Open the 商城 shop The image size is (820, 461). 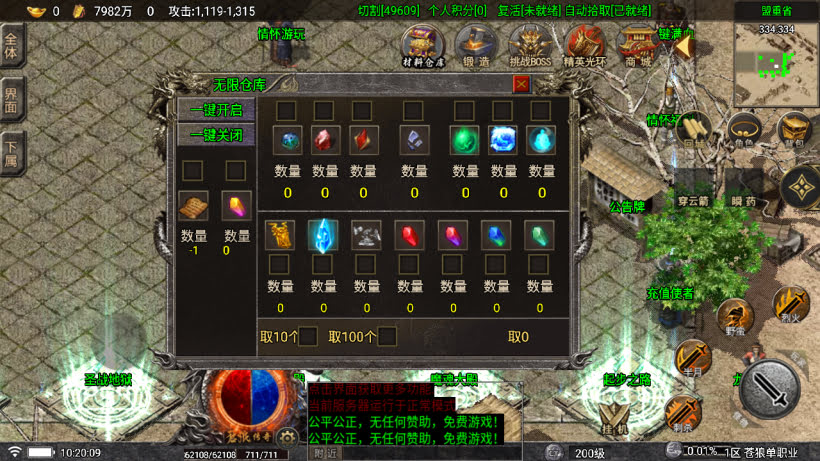point(638,45)
